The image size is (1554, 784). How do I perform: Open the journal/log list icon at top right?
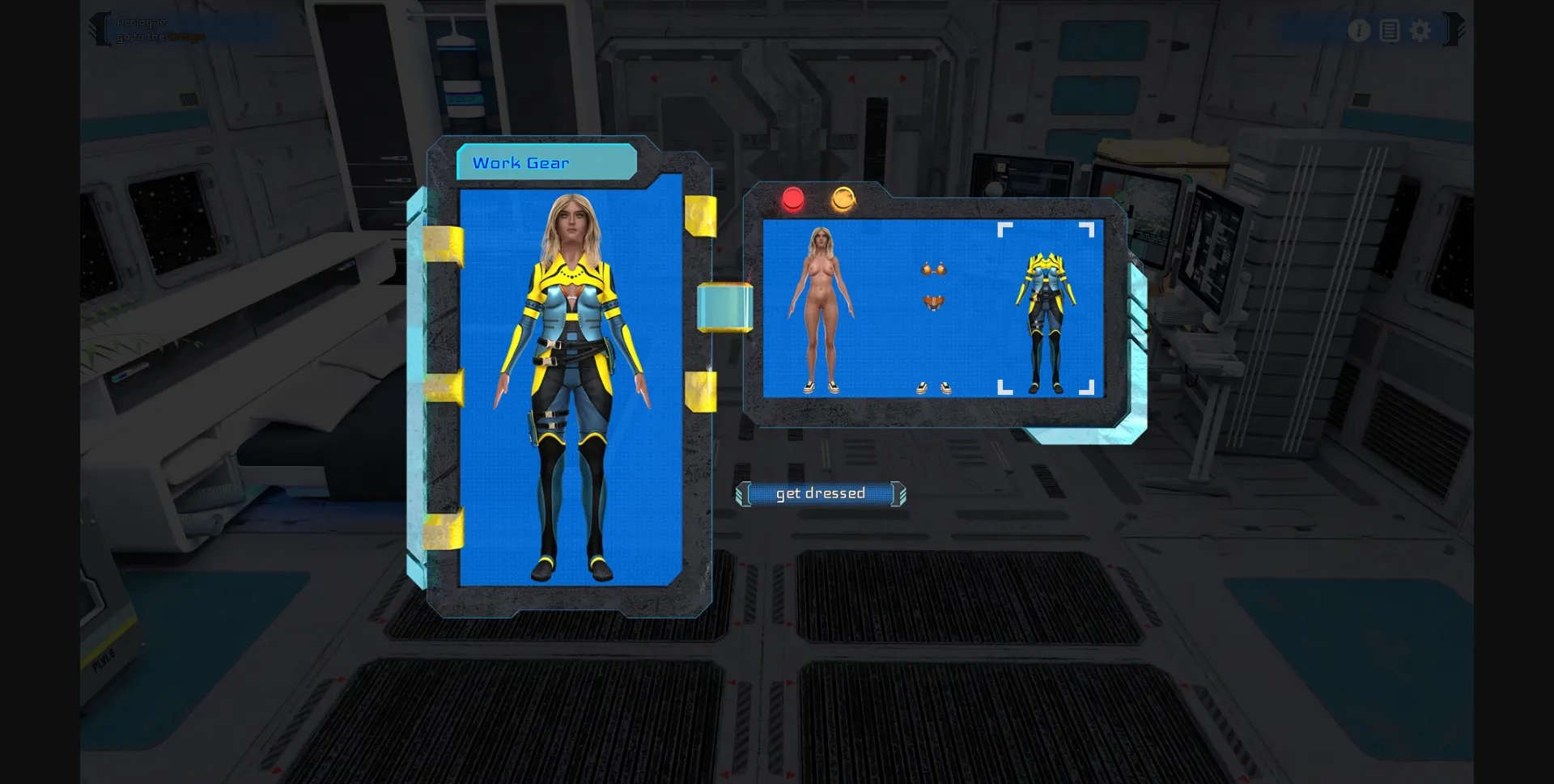[1390, 31]
